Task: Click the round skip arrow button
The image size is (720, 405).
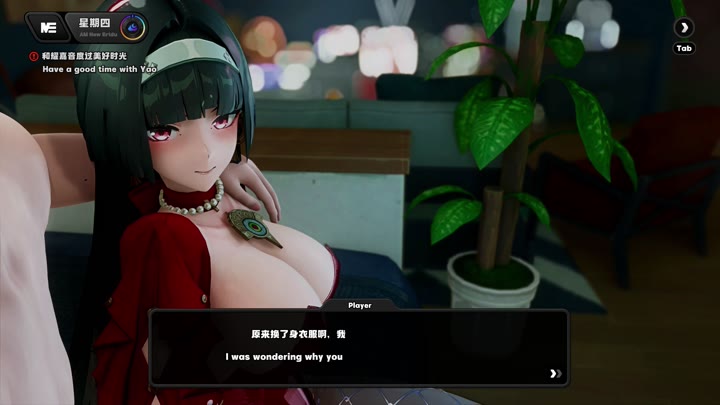Action: click(x=684, y=27)
